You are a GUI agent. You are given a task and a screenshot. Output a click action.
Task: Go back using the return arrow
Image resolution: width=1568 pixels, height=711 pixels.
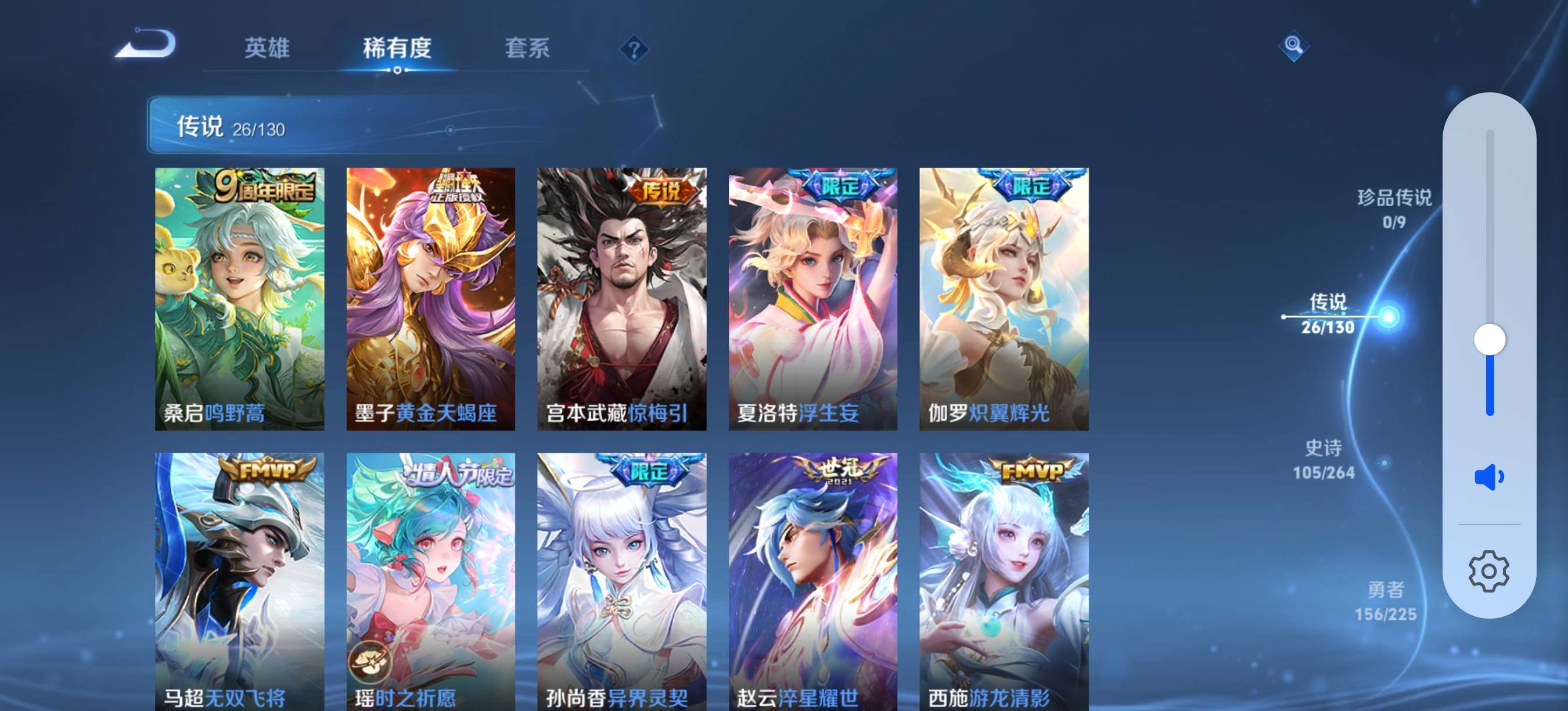click(x=146, y=44)
